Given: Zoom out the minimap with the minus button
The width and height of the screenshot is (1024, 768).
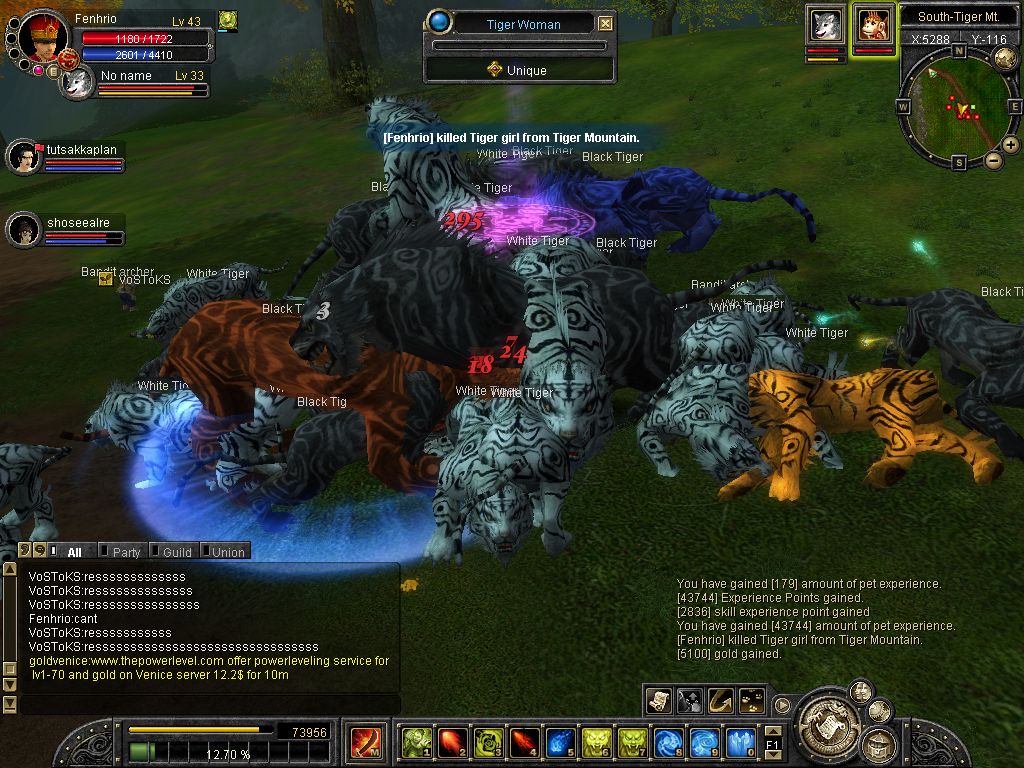Looking at the screenshot, I should click(x=993, y=160).
